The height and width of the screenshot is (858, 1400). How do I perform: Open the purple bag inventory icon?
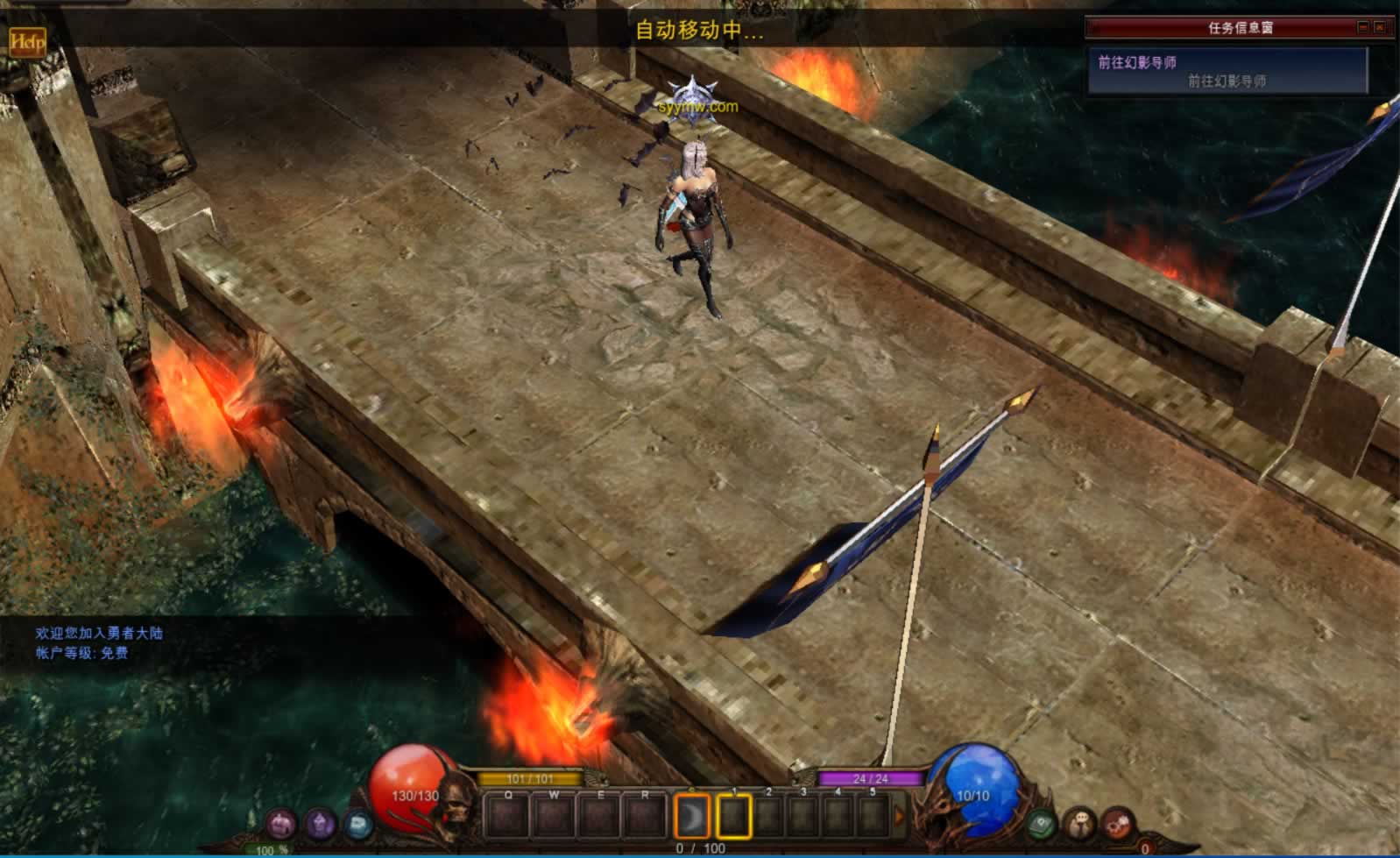[x=320, y=824]
